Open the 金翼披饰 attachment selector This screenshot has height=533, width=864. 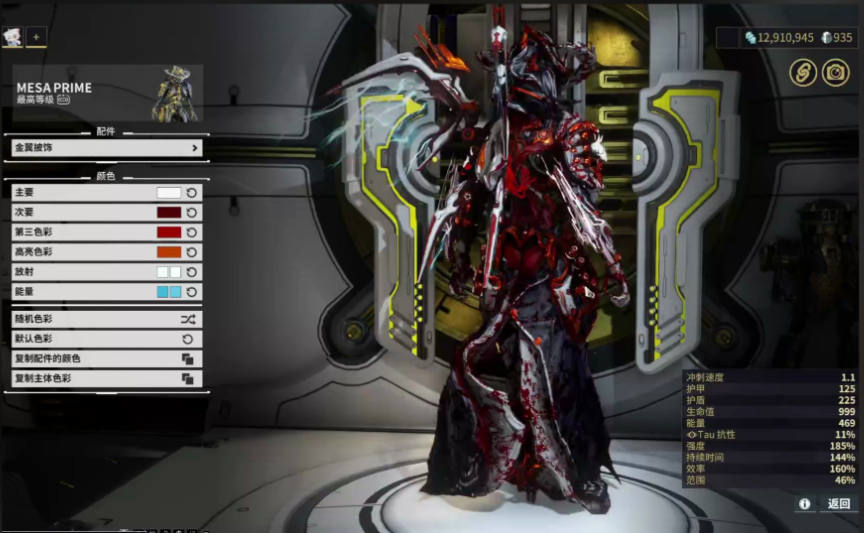[107, 148]
